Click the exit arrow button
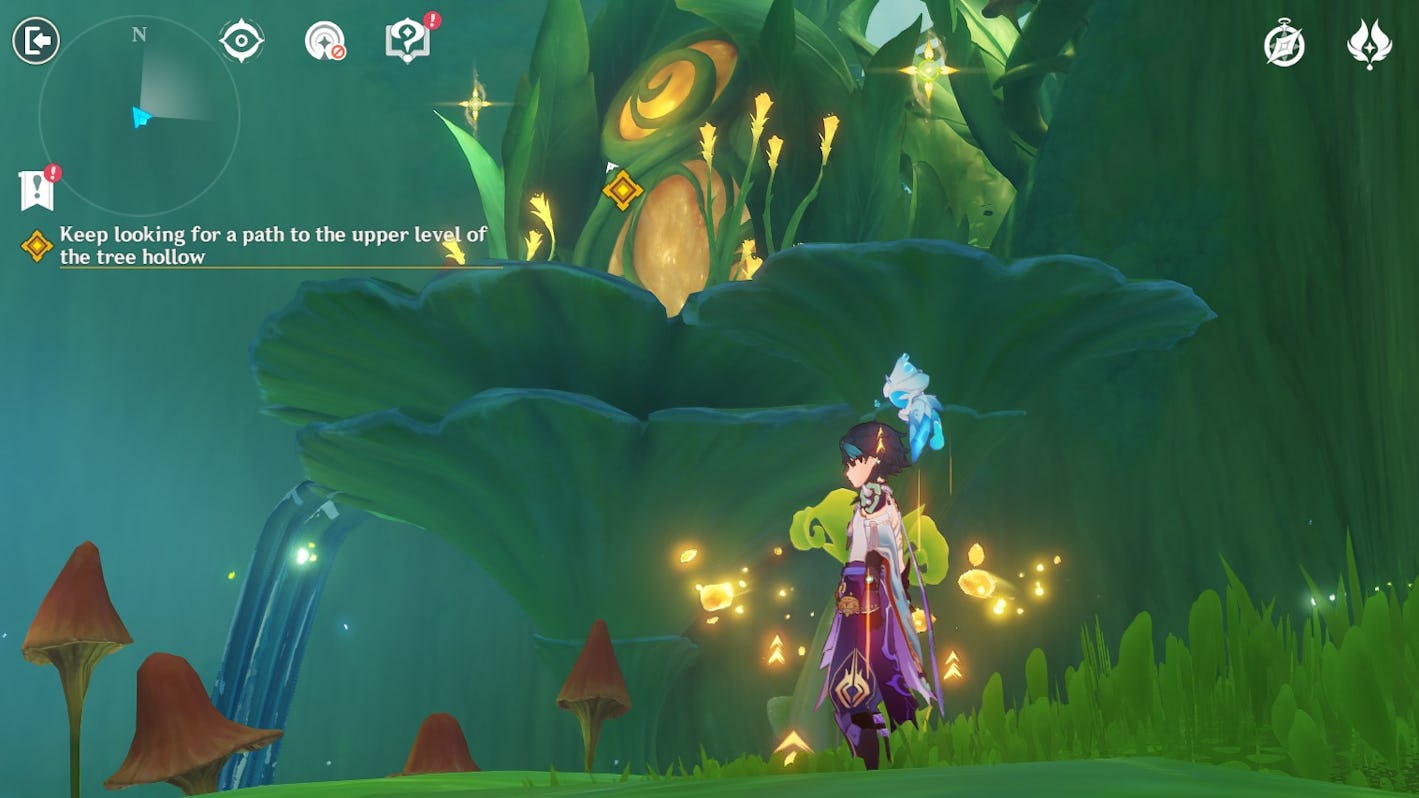The width and height of the screenshot is (1419, 798). [36, 42]
